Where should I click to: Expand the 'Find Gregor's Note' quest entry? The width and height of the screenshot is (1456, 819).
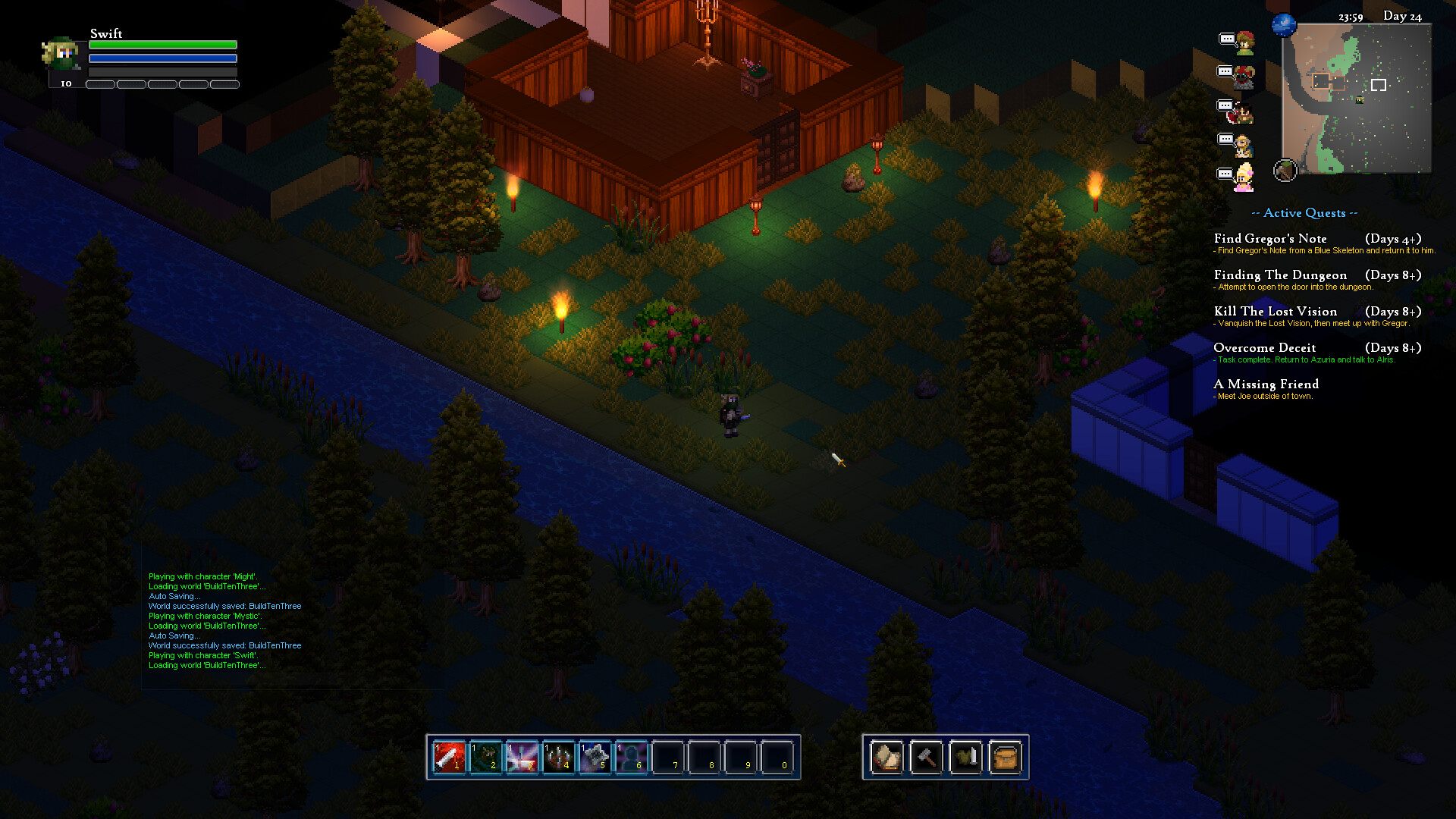(x=1271, y=238)
